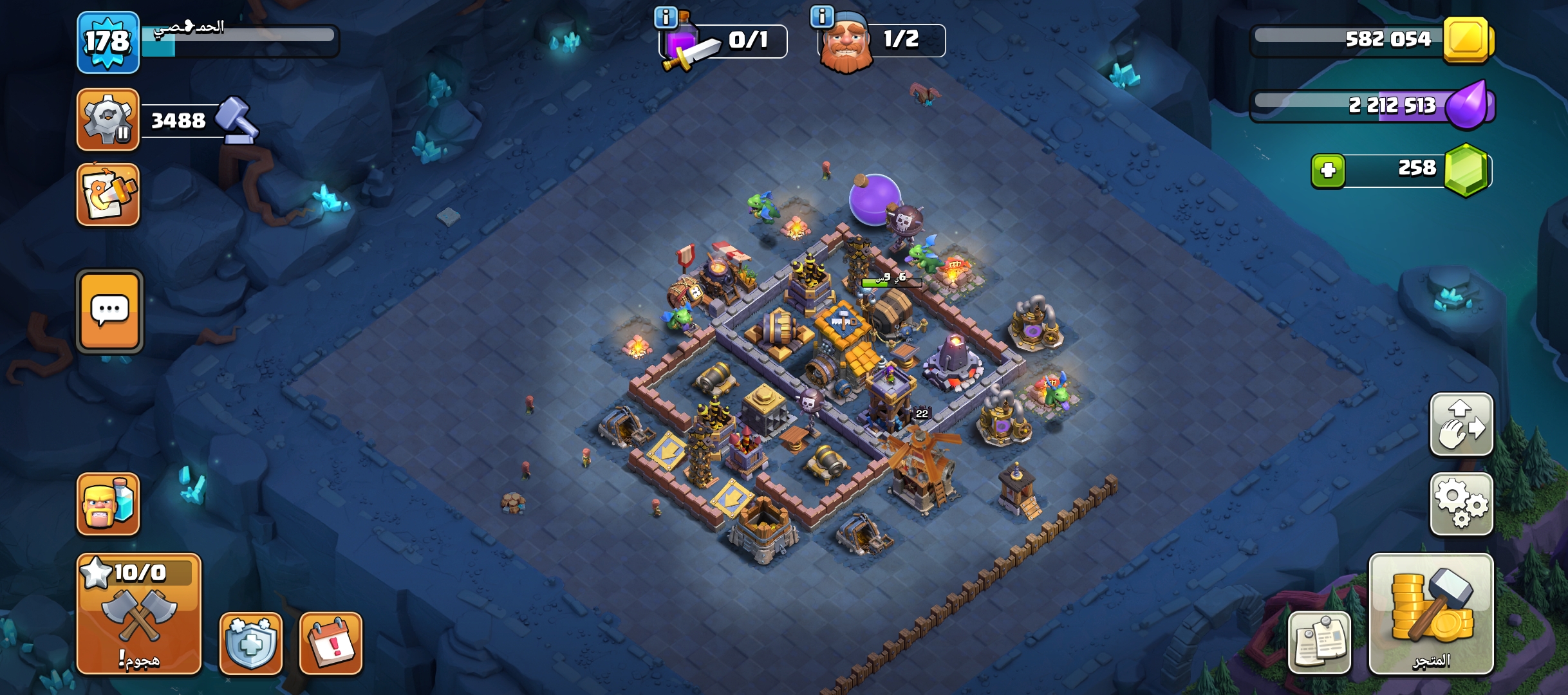The width and height of the screenshot is (1568, 695).
Task: Open the gear mechanic button with pause symbol
Action: [107, 120]
